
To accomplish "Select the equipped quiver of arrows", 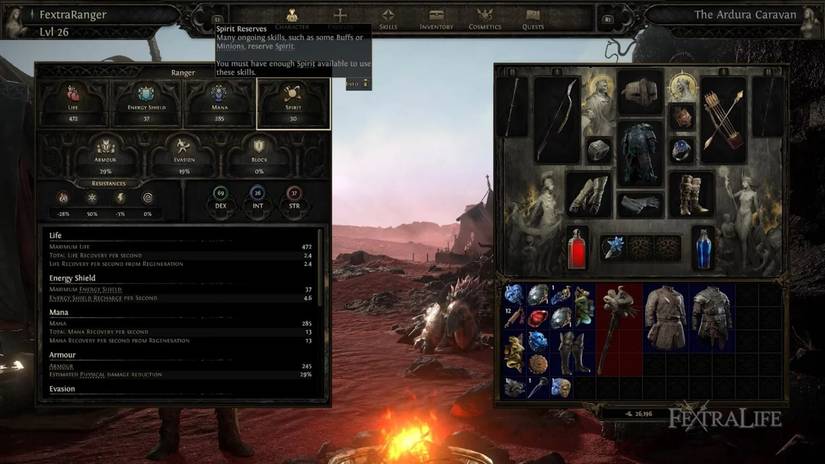I will [723, 120].
